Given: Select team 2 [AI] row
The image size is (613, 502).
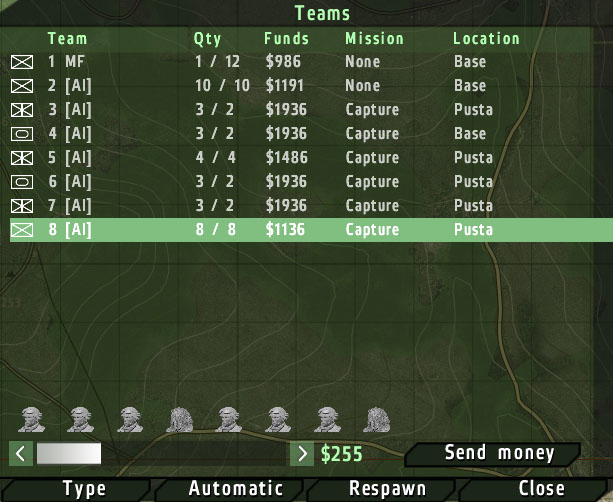Looking at the screenshot, I should (x=300, y=86).
